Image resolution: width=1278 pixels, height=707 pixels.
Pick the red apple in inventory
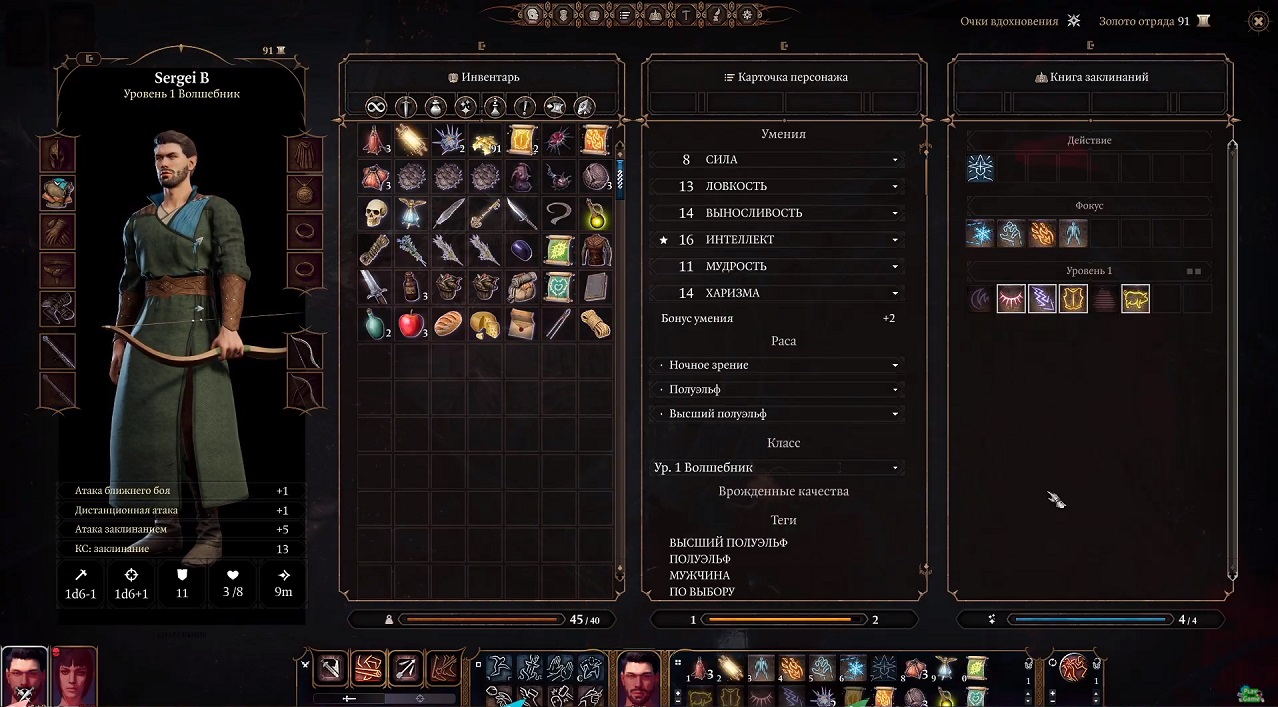click(x=411, y=324)
